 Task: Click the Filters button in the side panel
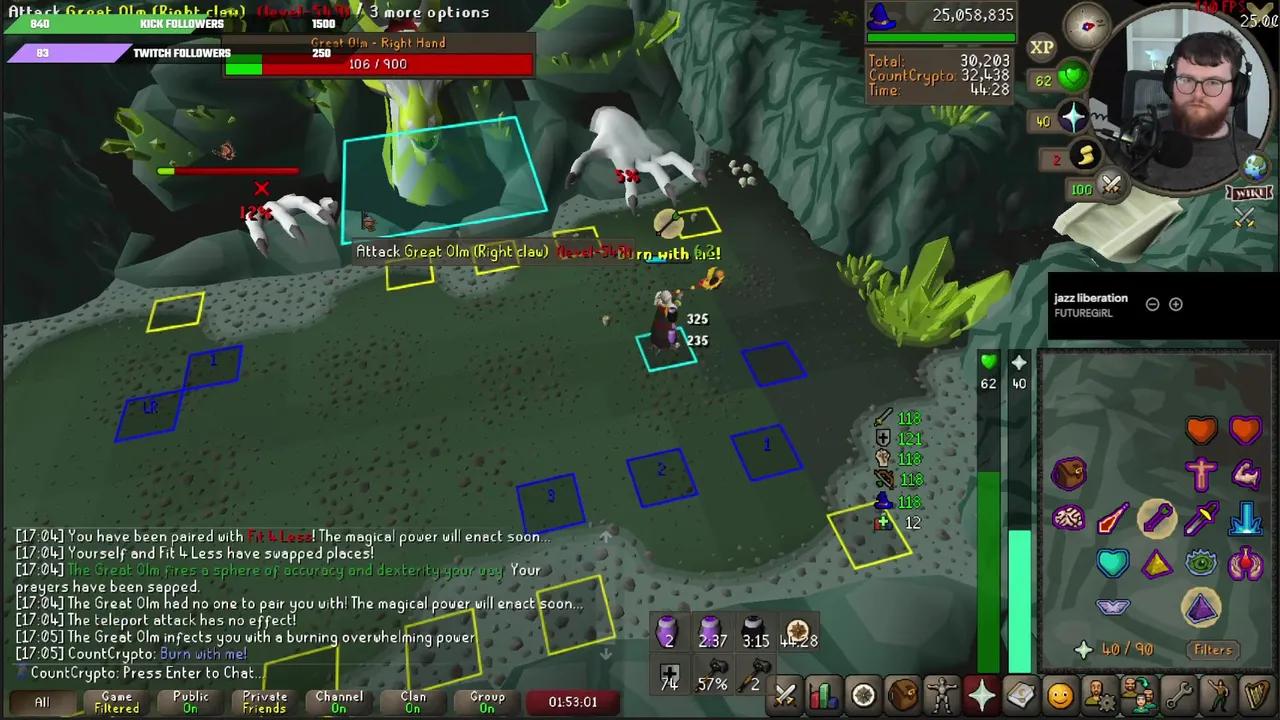pyautogui.click(x=1212, y=649)
